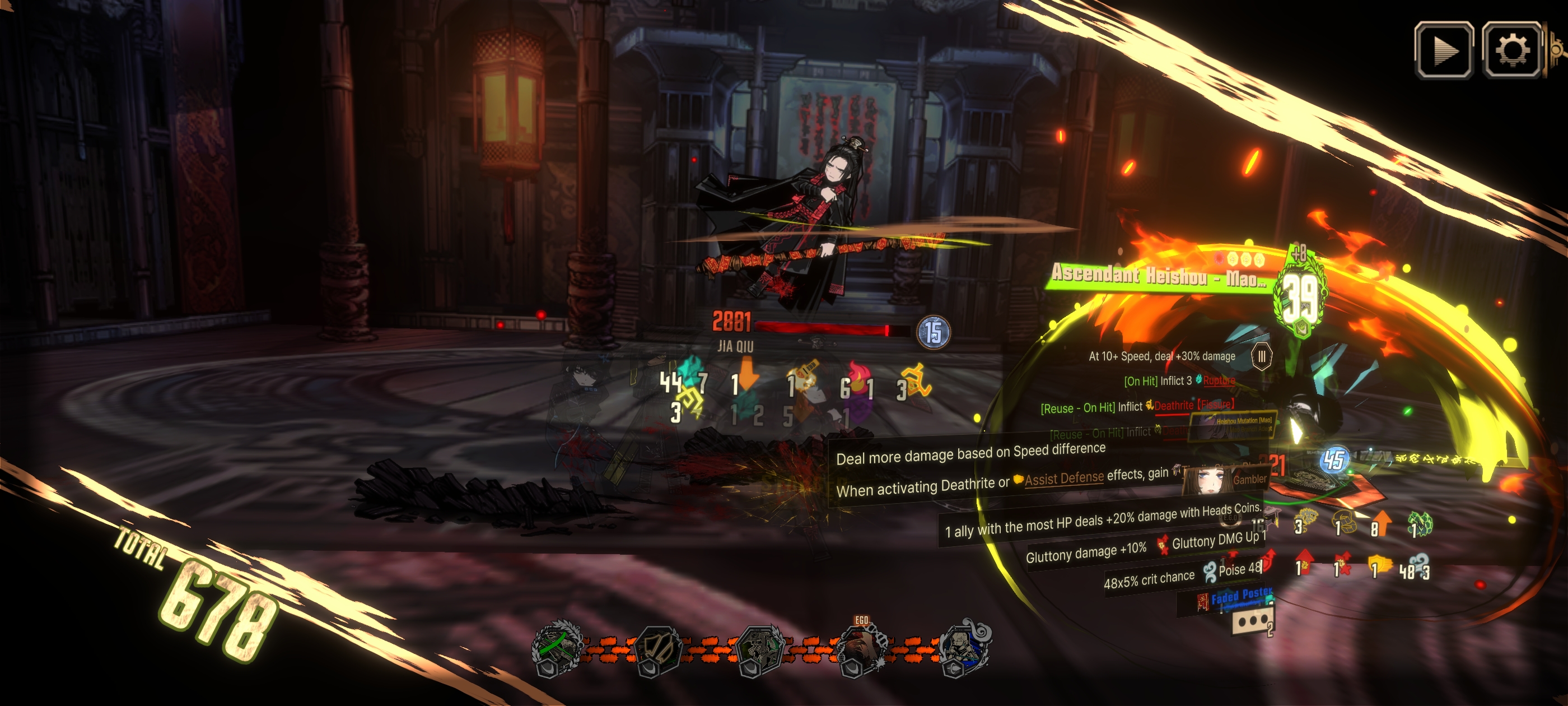
Task: Click the Deathrite keyword in skill text
Action: point(1173,406)
